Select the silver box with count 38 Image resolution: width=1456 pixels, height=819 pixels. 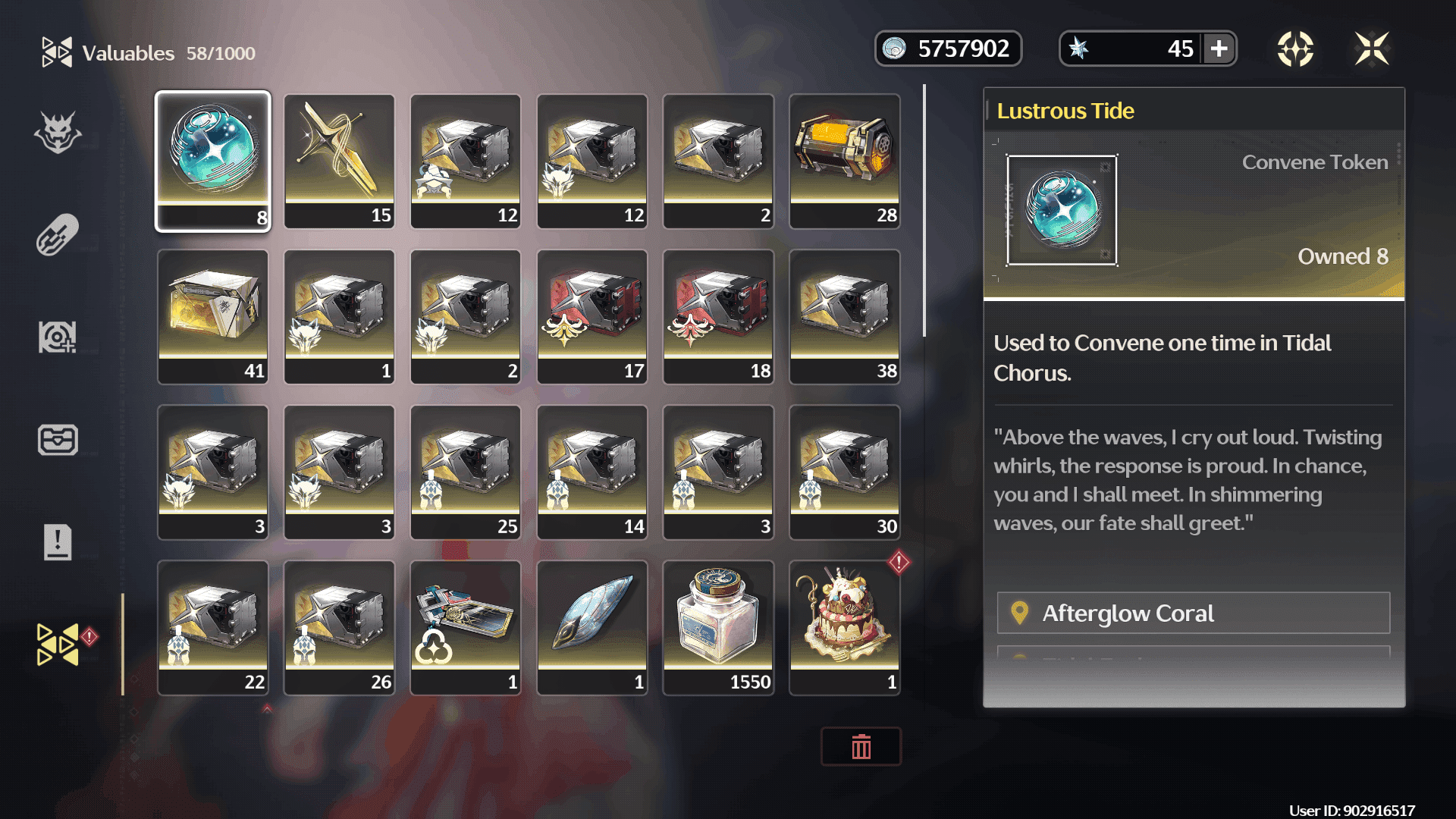point(845,316)
